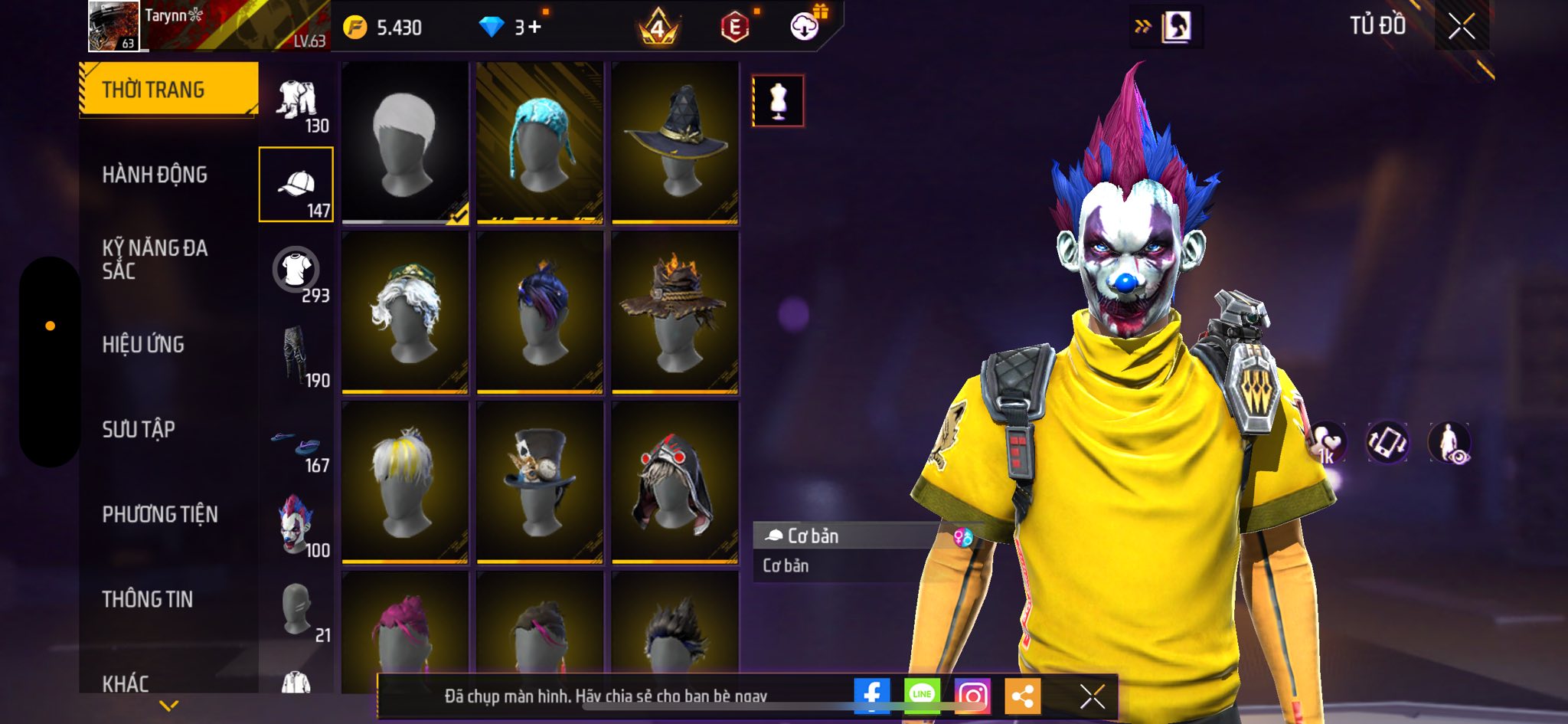This screenshot has height=724, width=1568.
Task: Select the clown face category with 100 items
Action: (x=297, y=527)
